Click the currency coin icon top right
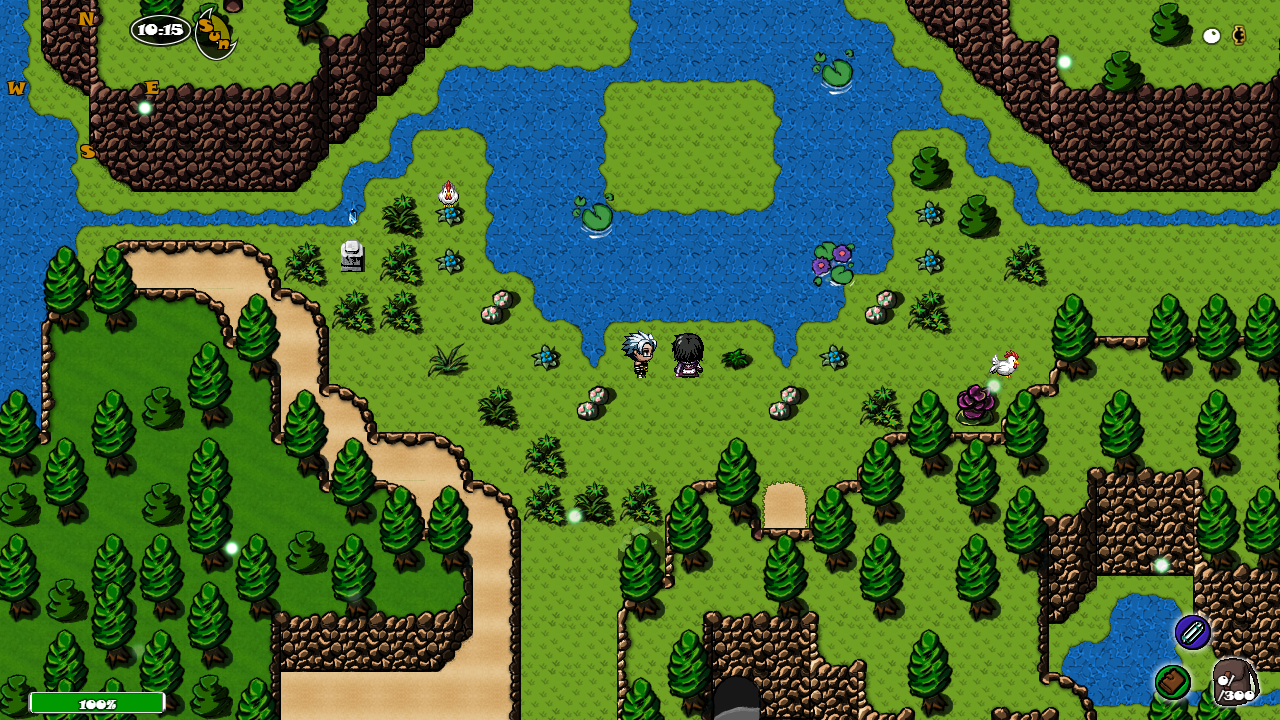Image resolution: width=1280 pixels, height=720 pixels. coord(1239,36)
